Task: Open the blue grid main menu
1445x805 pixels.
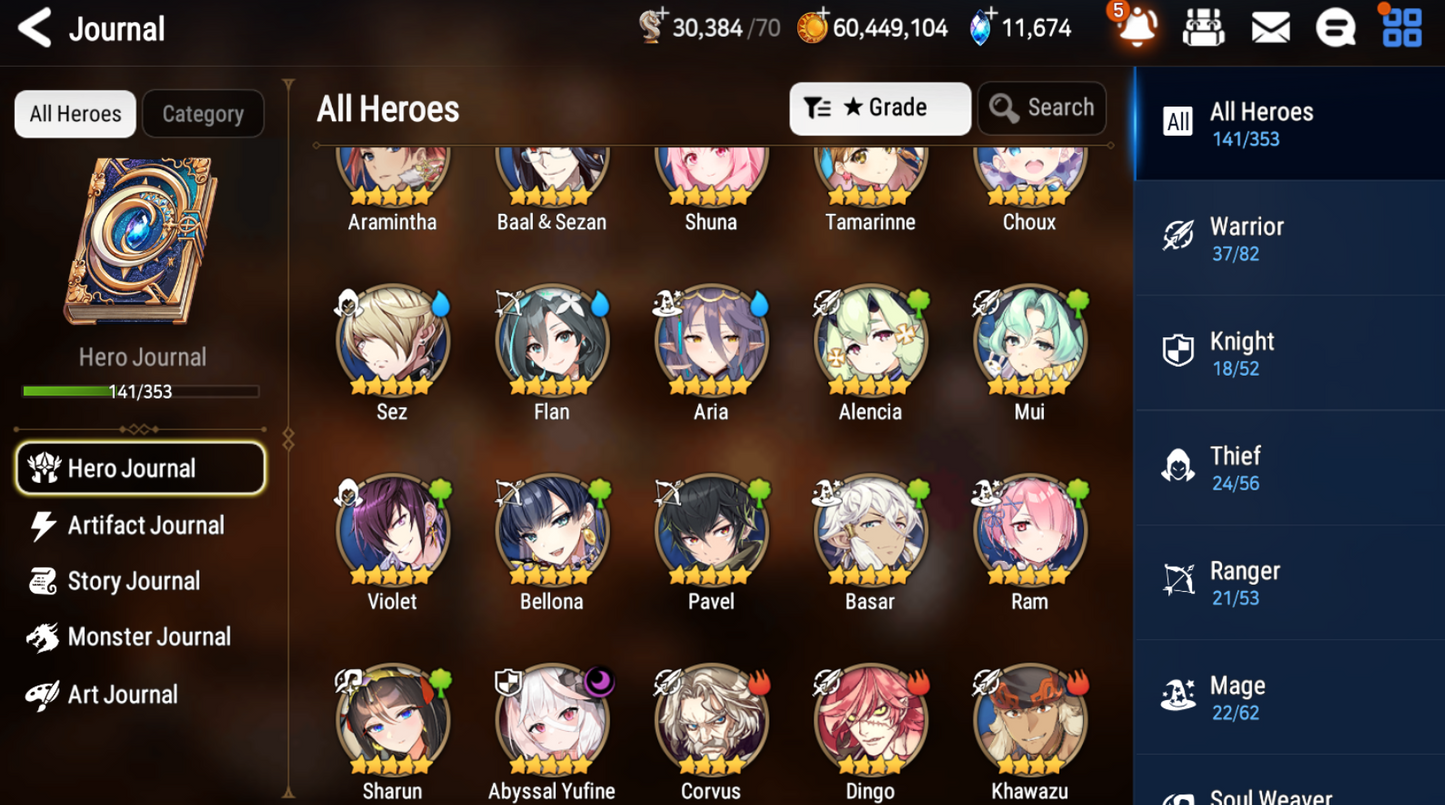Action: tap(1401, 29)
